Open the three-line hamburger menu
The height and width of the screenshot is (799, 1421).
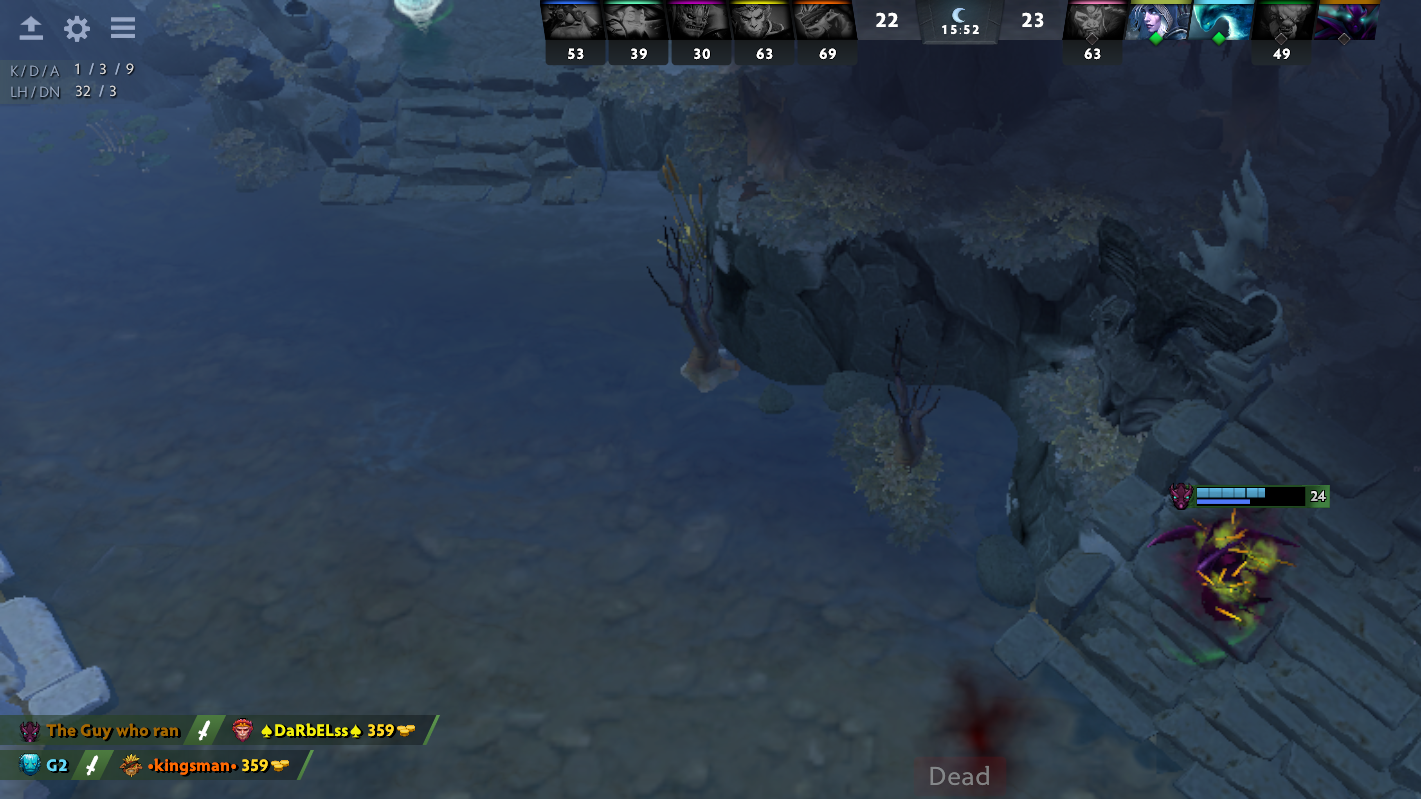click(123, 28)
